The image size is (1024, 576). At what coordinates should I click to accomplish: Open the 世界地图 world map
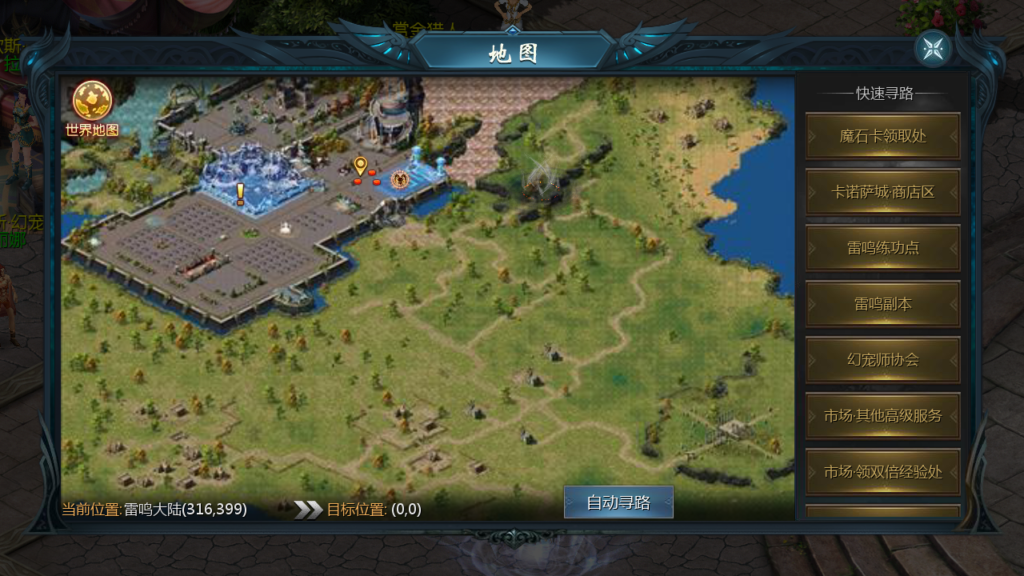tap(92, 108)
